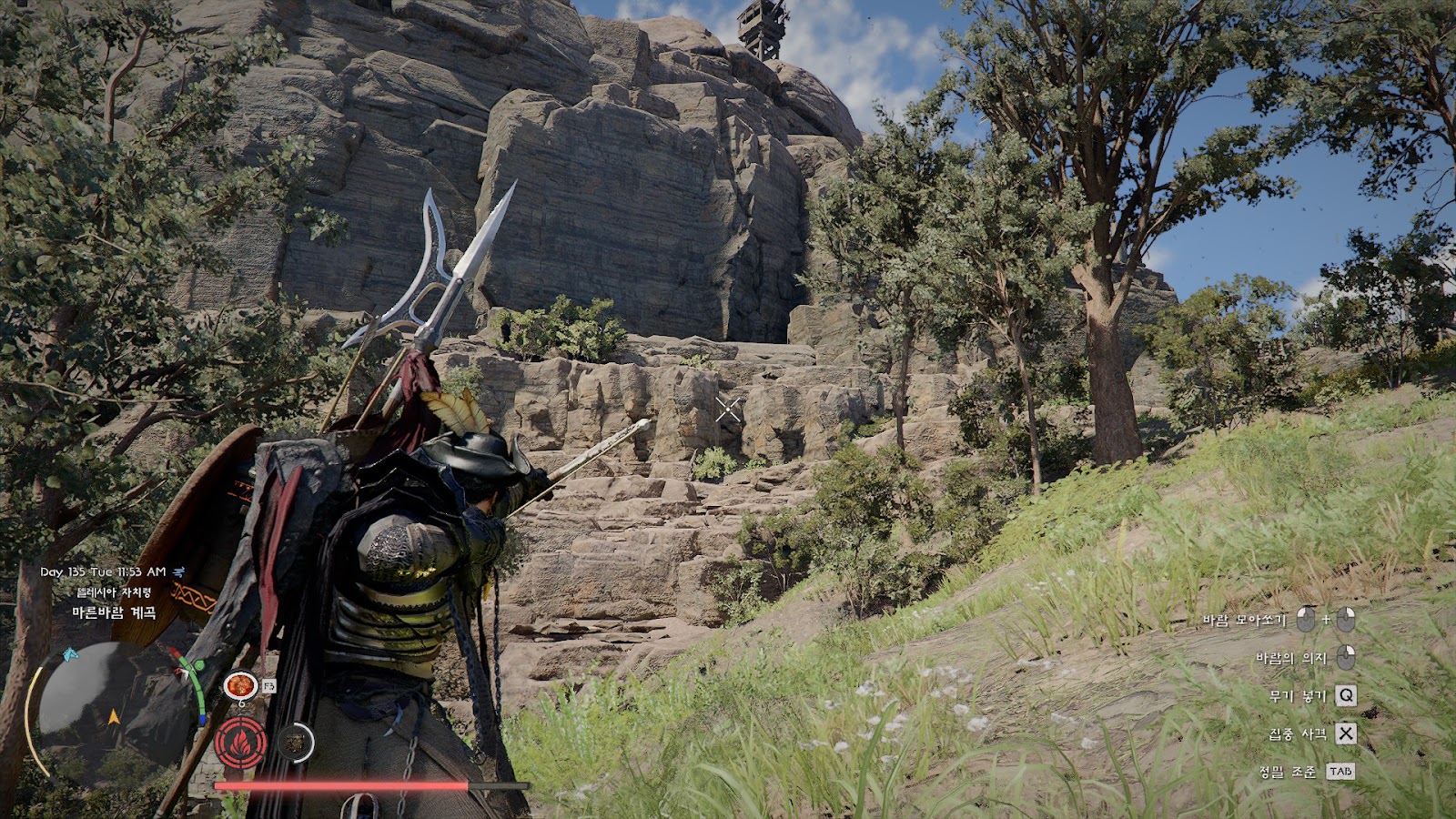Click the blue horse marker on minimap
The width and height of the screenshot is (1456, 819).
click(69, 654)
